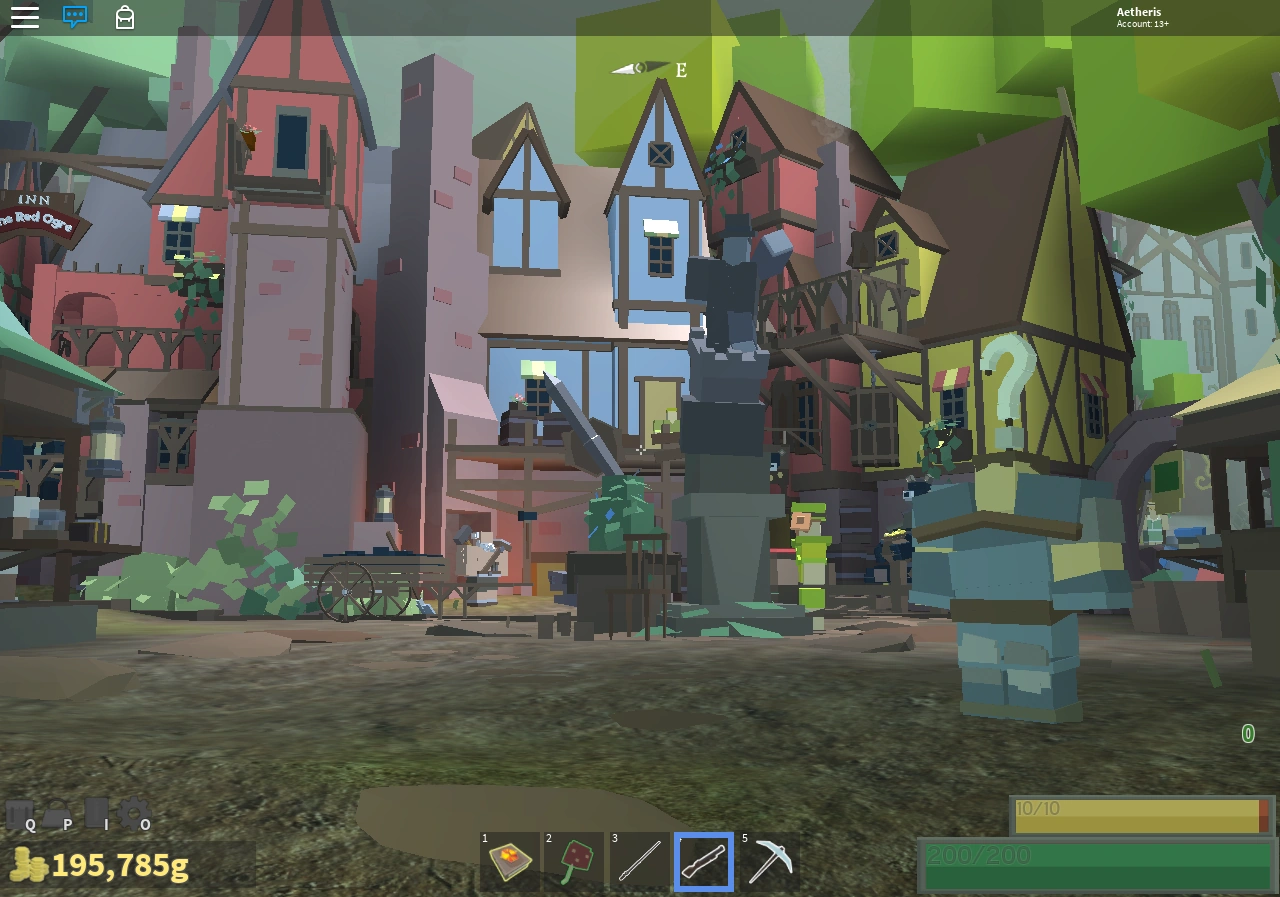
Task: Open the Roblox hamburger menu
Action: pos(24,16)
